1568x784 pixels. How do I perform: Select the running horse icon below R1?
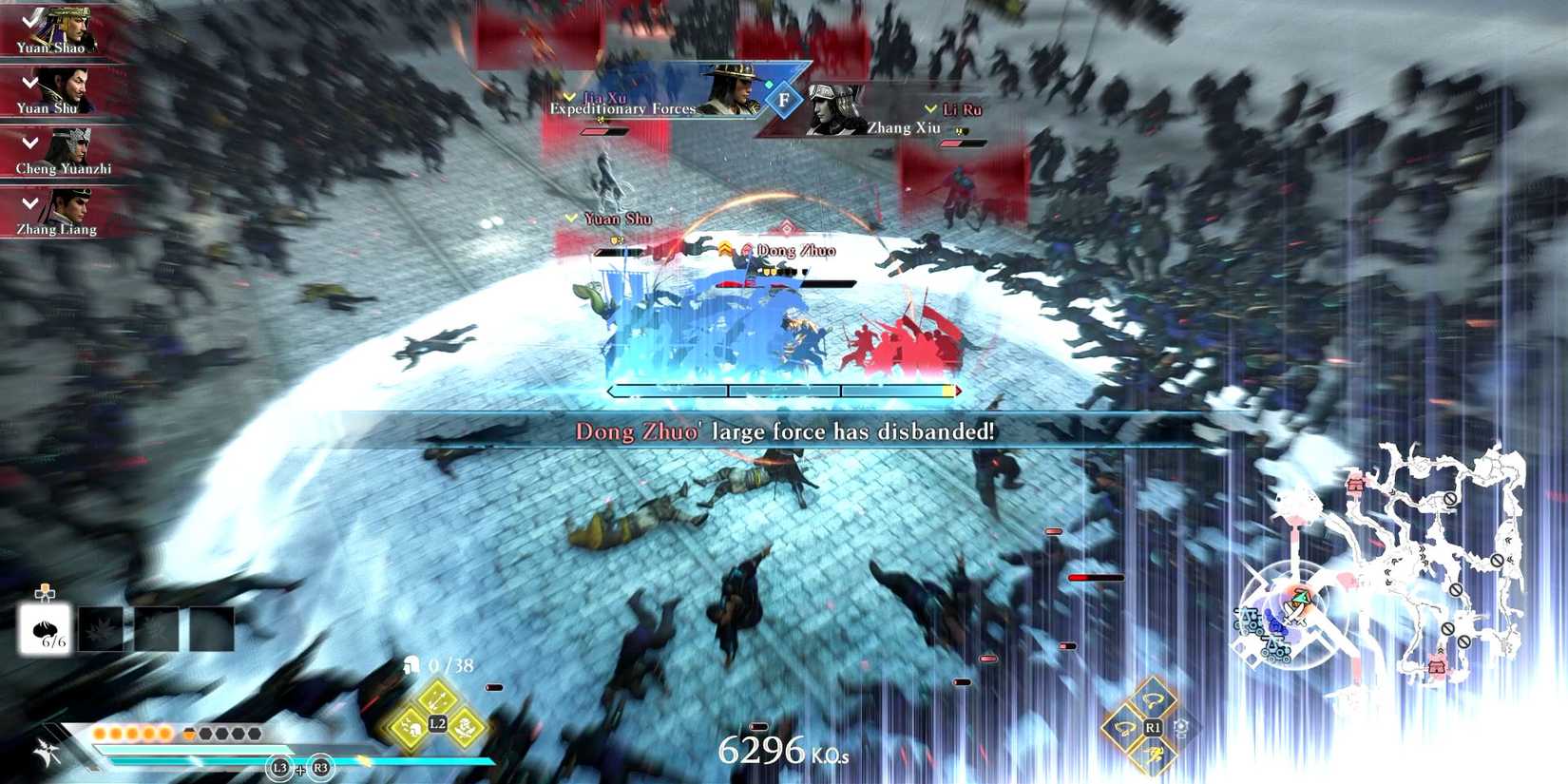click(x=1154, y=755)
